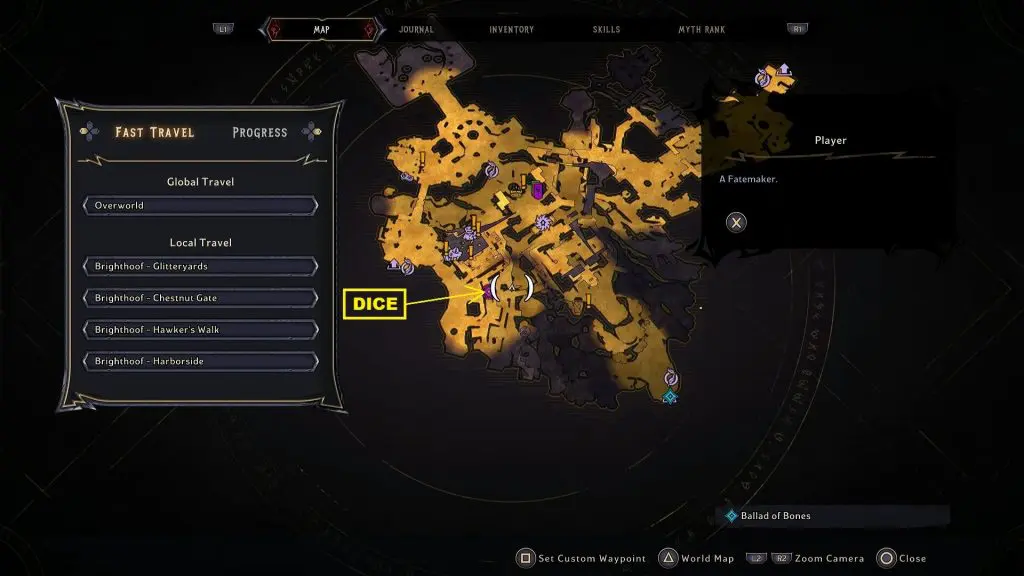The image size is (1024, 576).
Task: Open the Inventory tab
Action: pyautogui.click(x=511, y=30)
